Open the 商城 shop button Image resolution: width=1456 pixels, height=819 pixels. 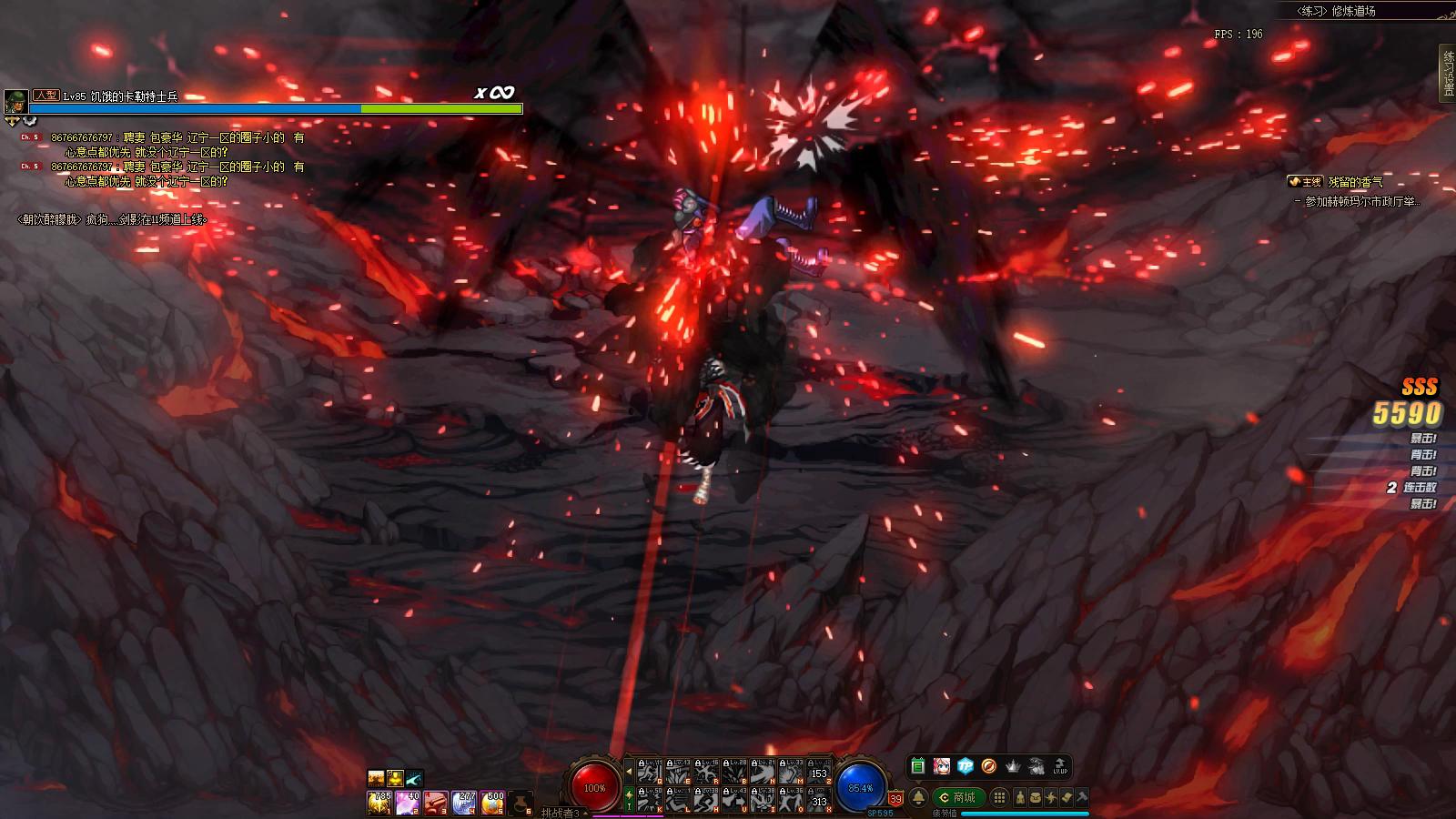957,797
